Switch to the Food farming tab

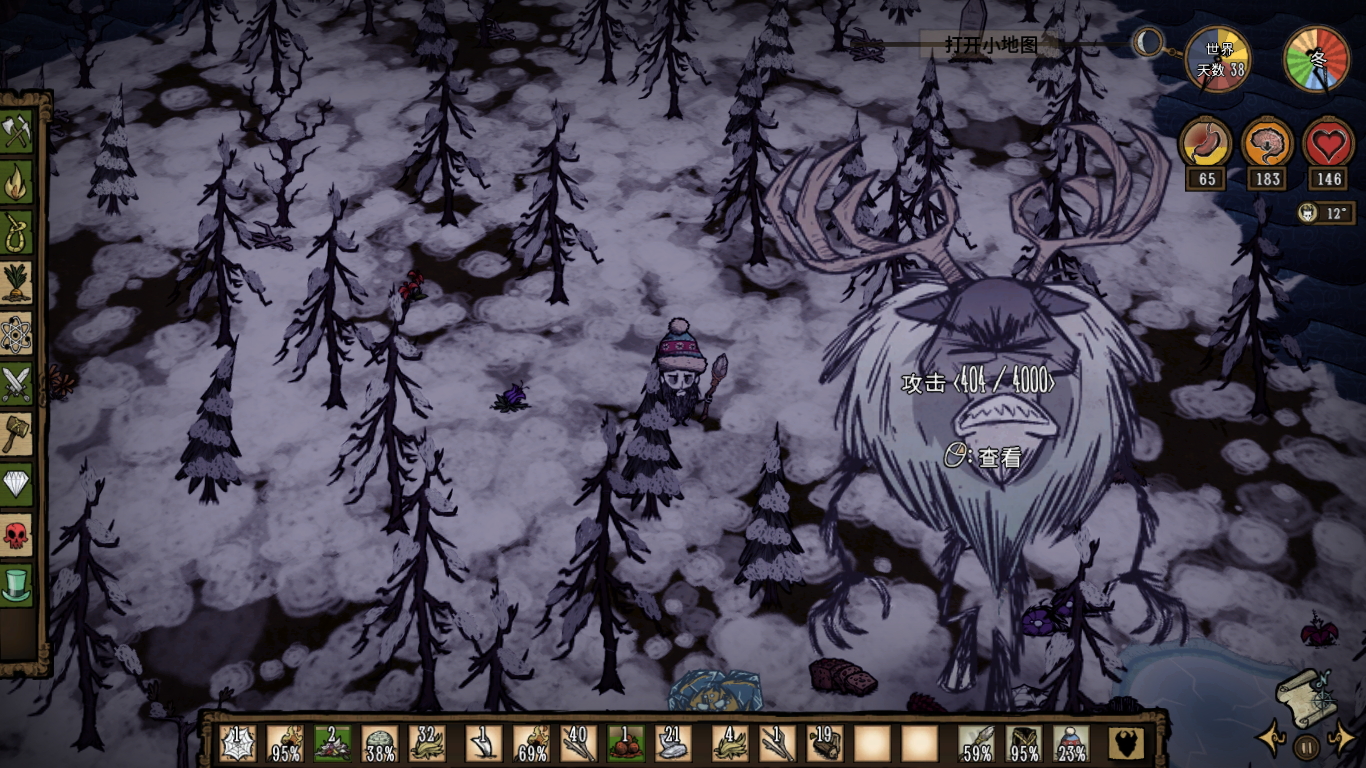pyautogui.click(x=17, y=284)
